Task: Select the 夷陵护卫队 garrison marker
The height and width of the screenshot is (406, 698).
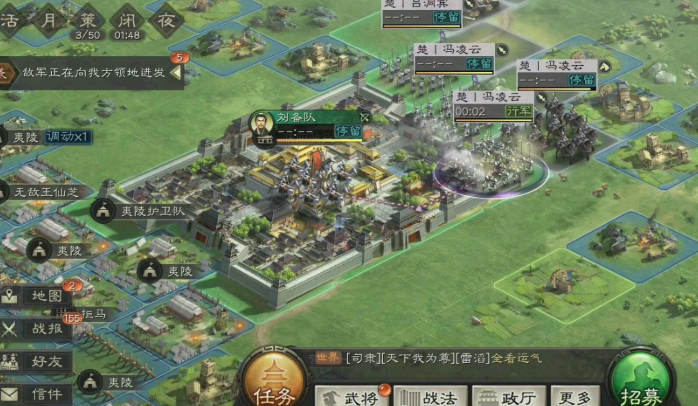Action: [x=140, y=211]
